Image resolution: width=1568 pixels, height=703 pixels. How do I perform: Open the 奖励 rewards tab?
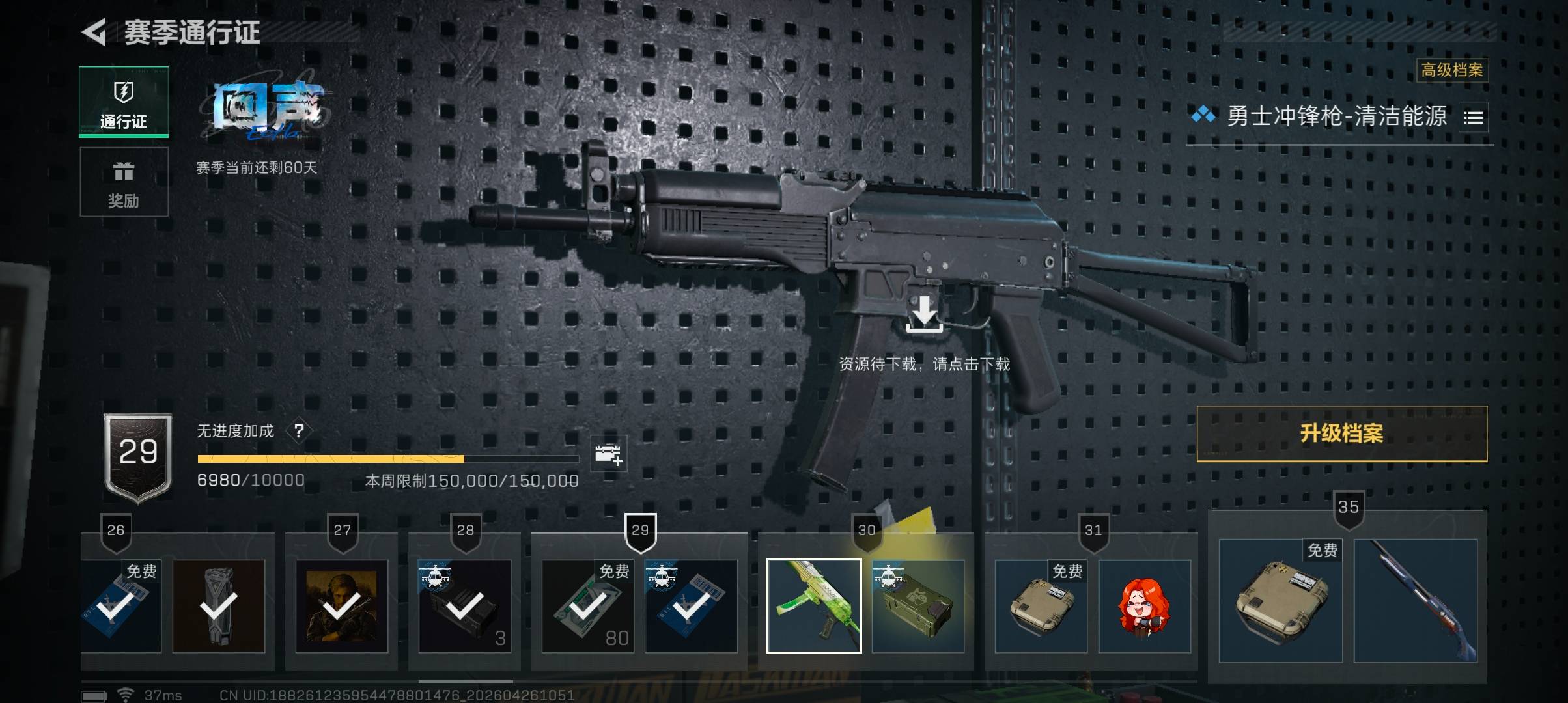click(124, 182)
